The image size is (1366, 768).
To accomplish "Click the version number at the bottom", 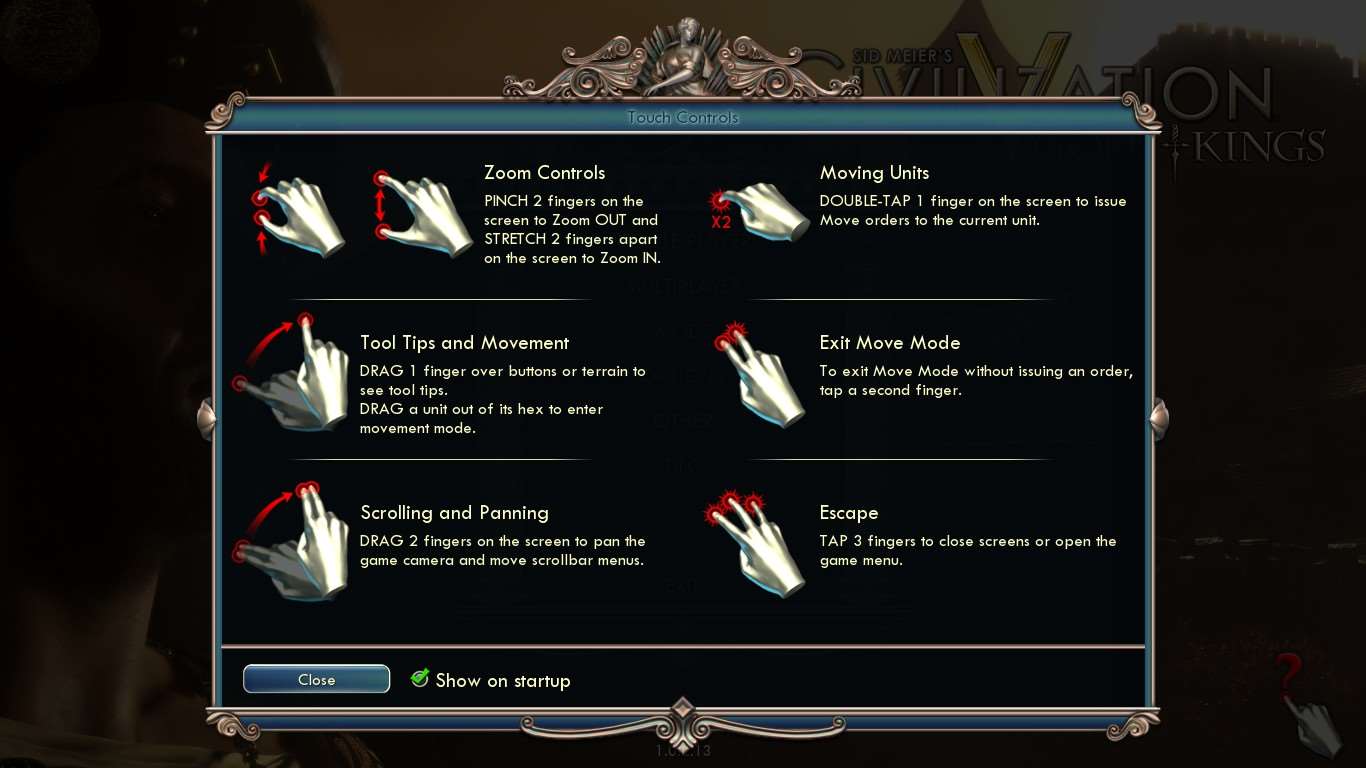I will 682,750.
